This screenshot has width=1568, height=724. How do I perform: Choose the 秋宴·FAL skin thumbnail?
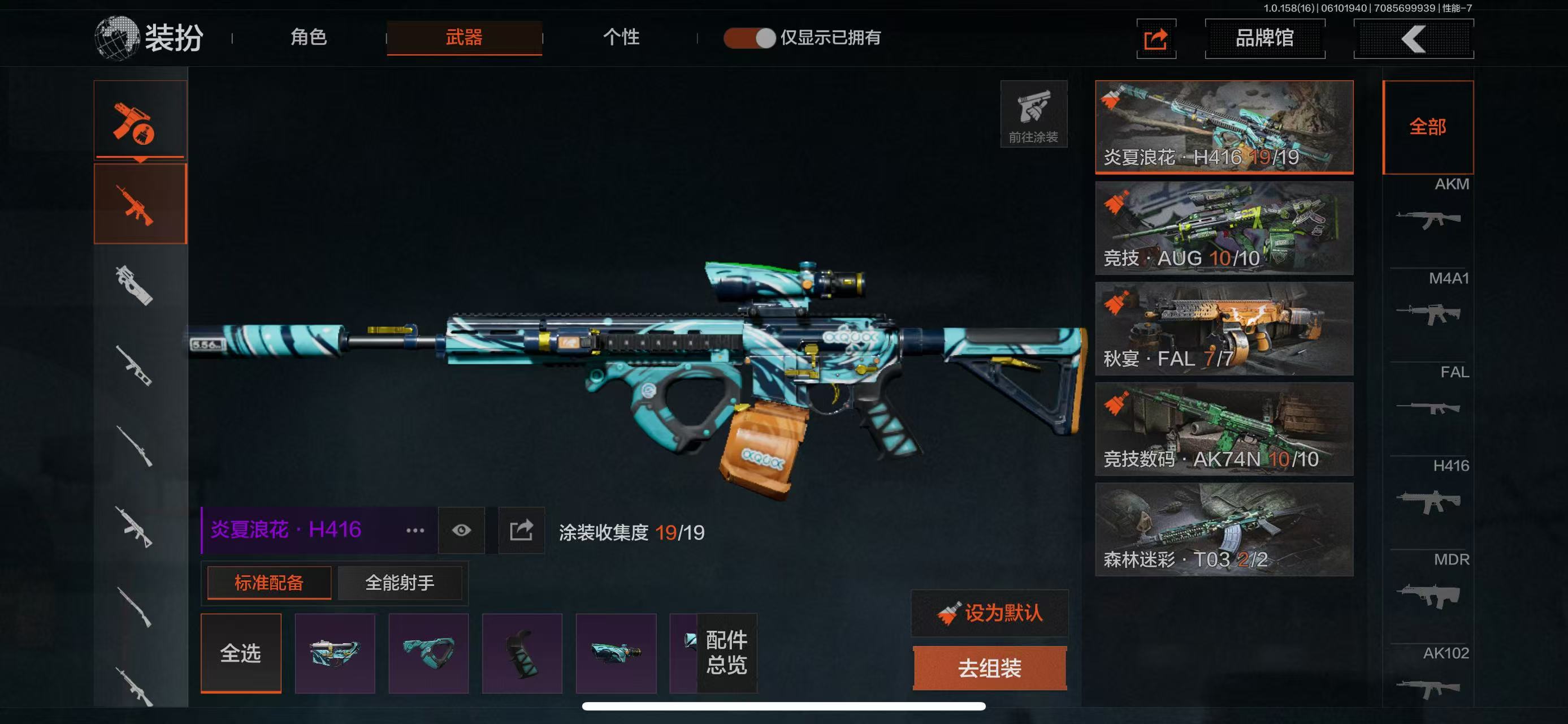[x=1223, y=328]
